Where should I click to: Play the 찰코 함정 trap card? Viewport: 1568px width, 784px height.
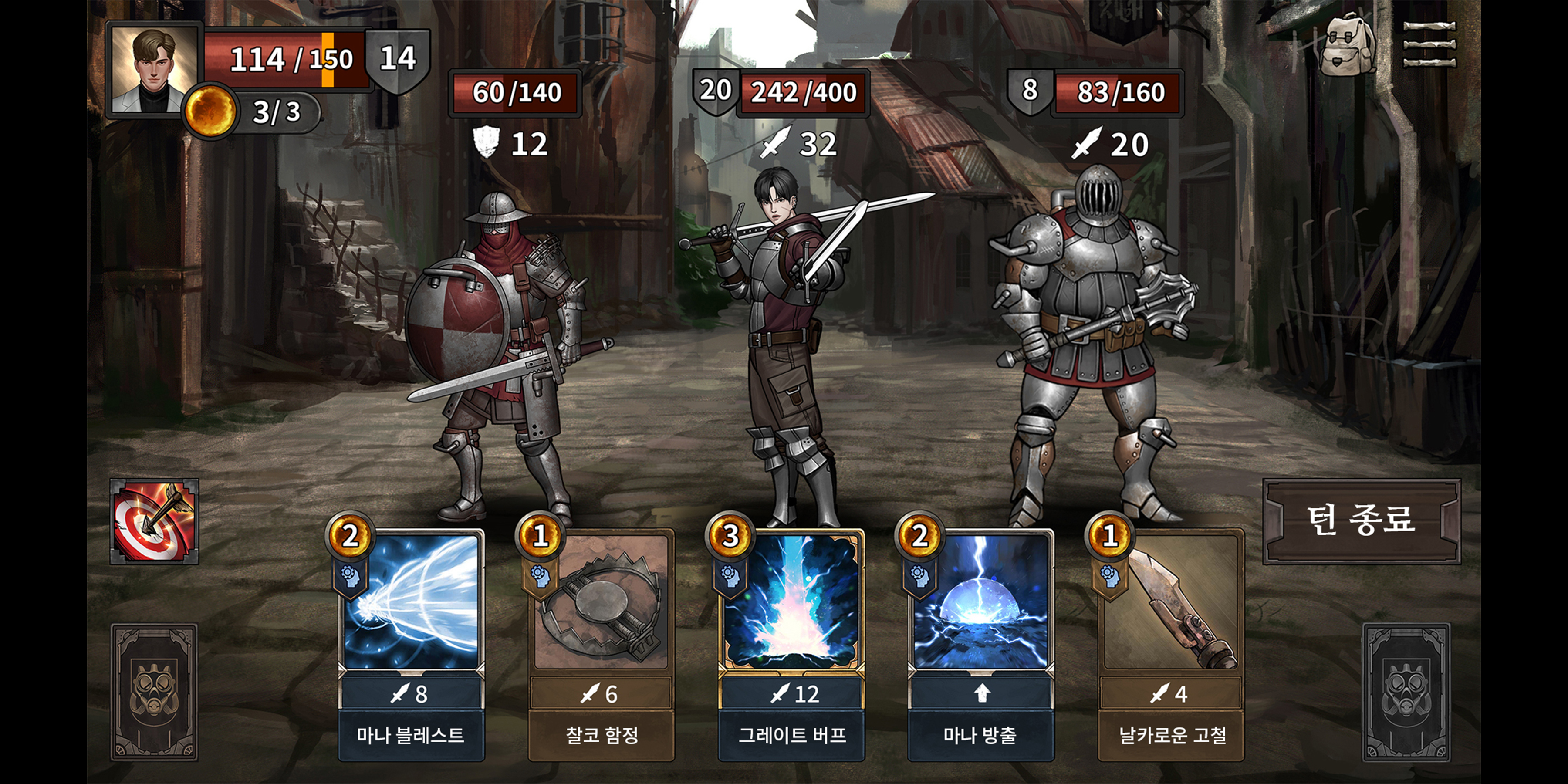(x=601, y=645)
